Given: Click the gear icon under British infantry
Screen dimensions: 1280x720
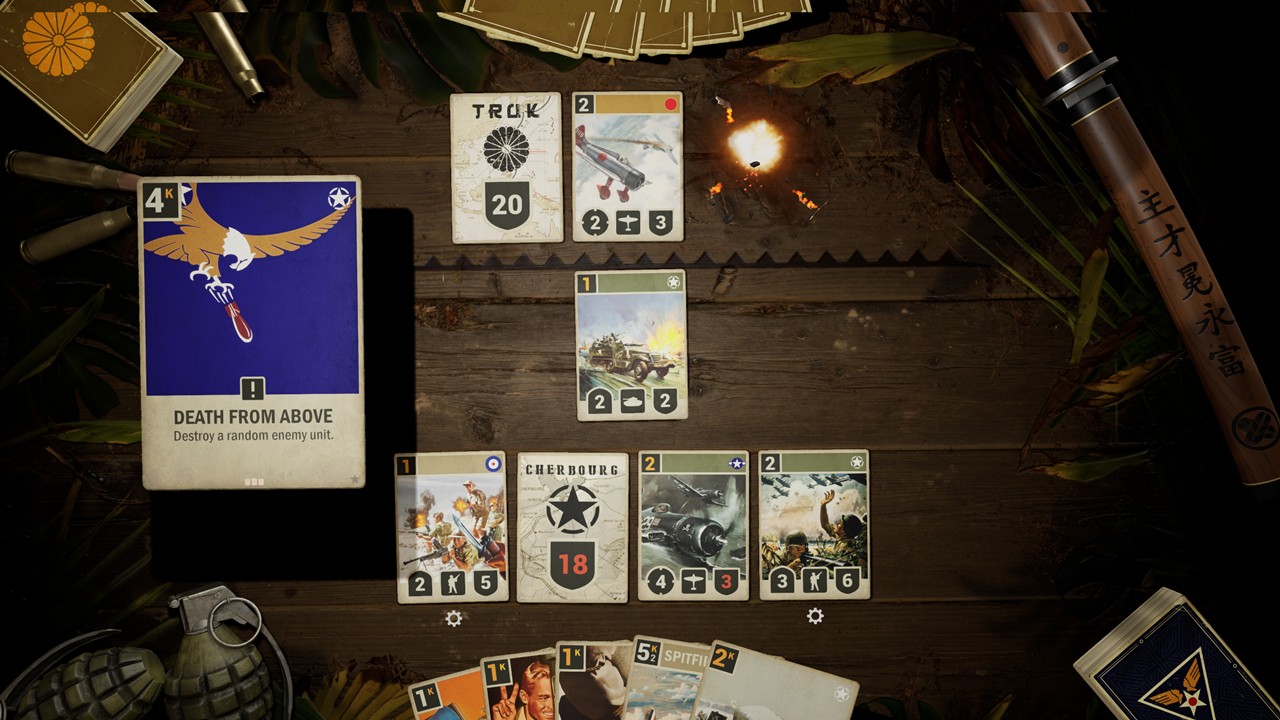Looking at the screenshot, I should click(x=454, y=618).
